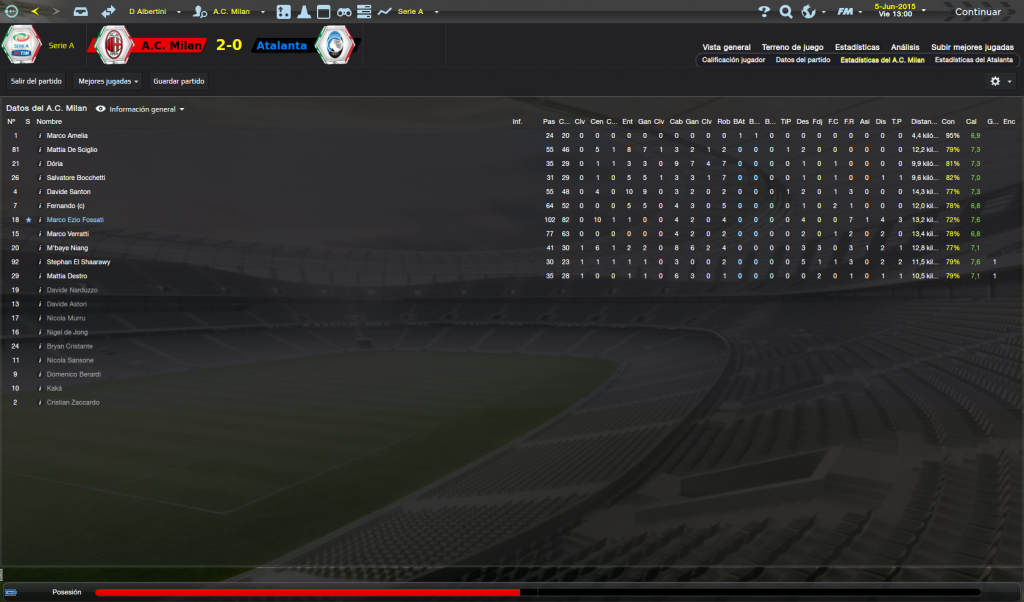The width and height of the screenshot is (1024, 602).
Task: Go back with the yellow arrow
Action: pyautogui.click(x=35, y=12)
